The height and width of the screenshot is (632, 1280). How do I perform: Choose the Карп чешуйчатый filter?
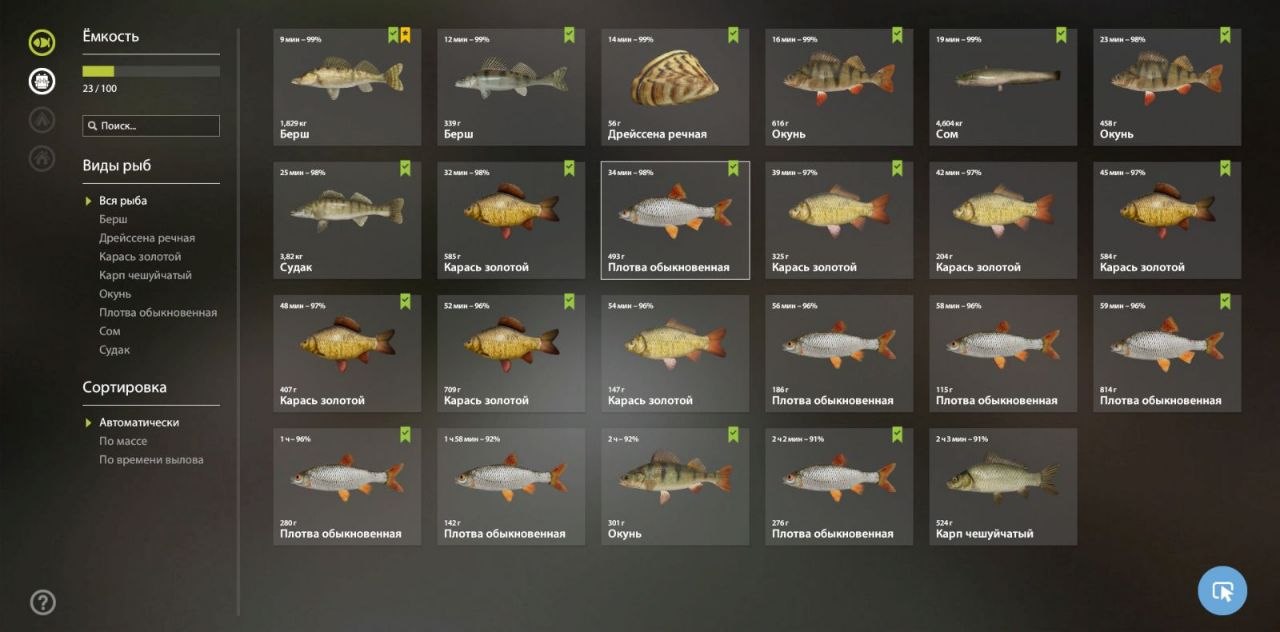(x=145, y=275)
